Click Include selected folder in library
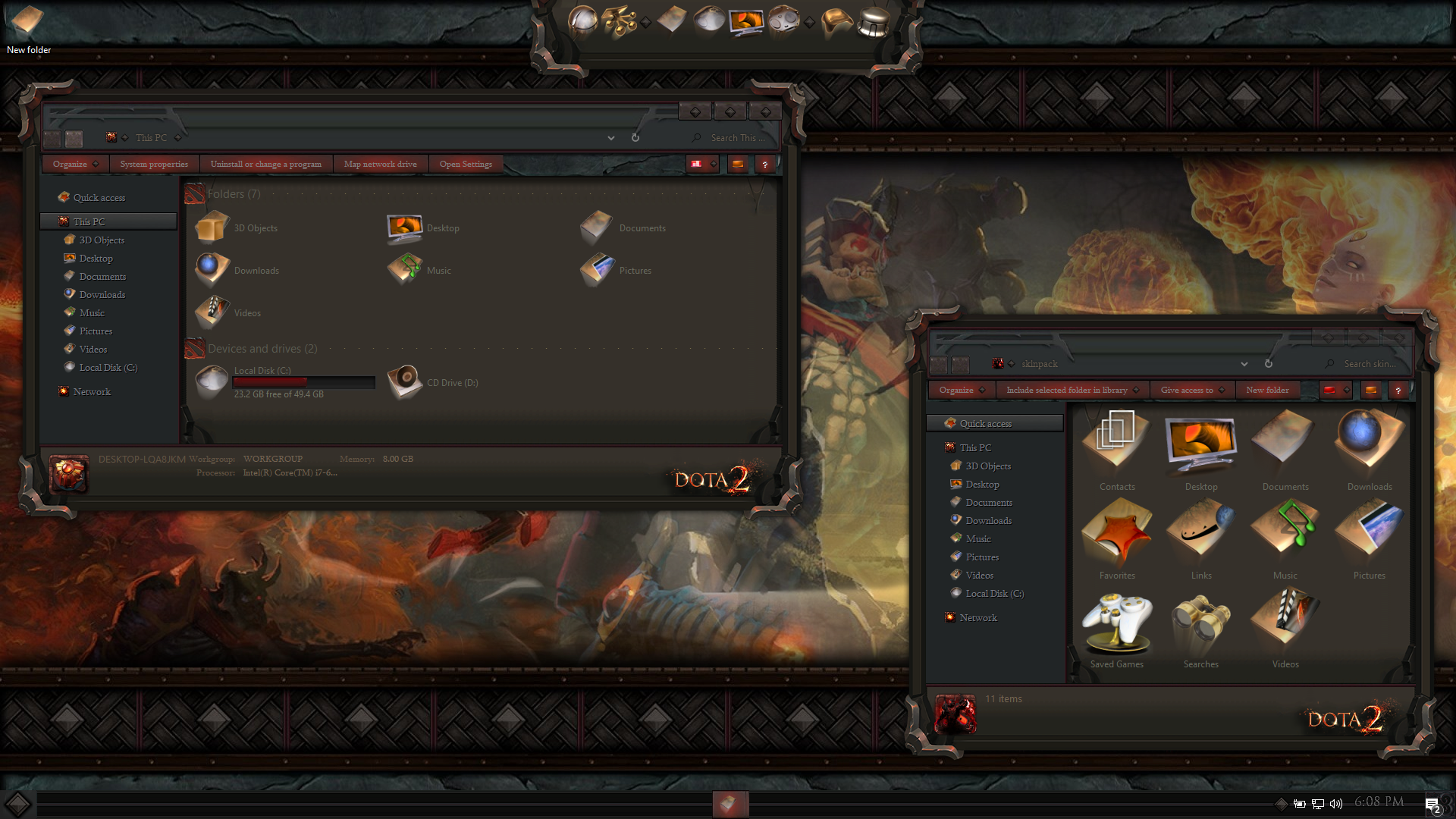 pos(1066,390)
